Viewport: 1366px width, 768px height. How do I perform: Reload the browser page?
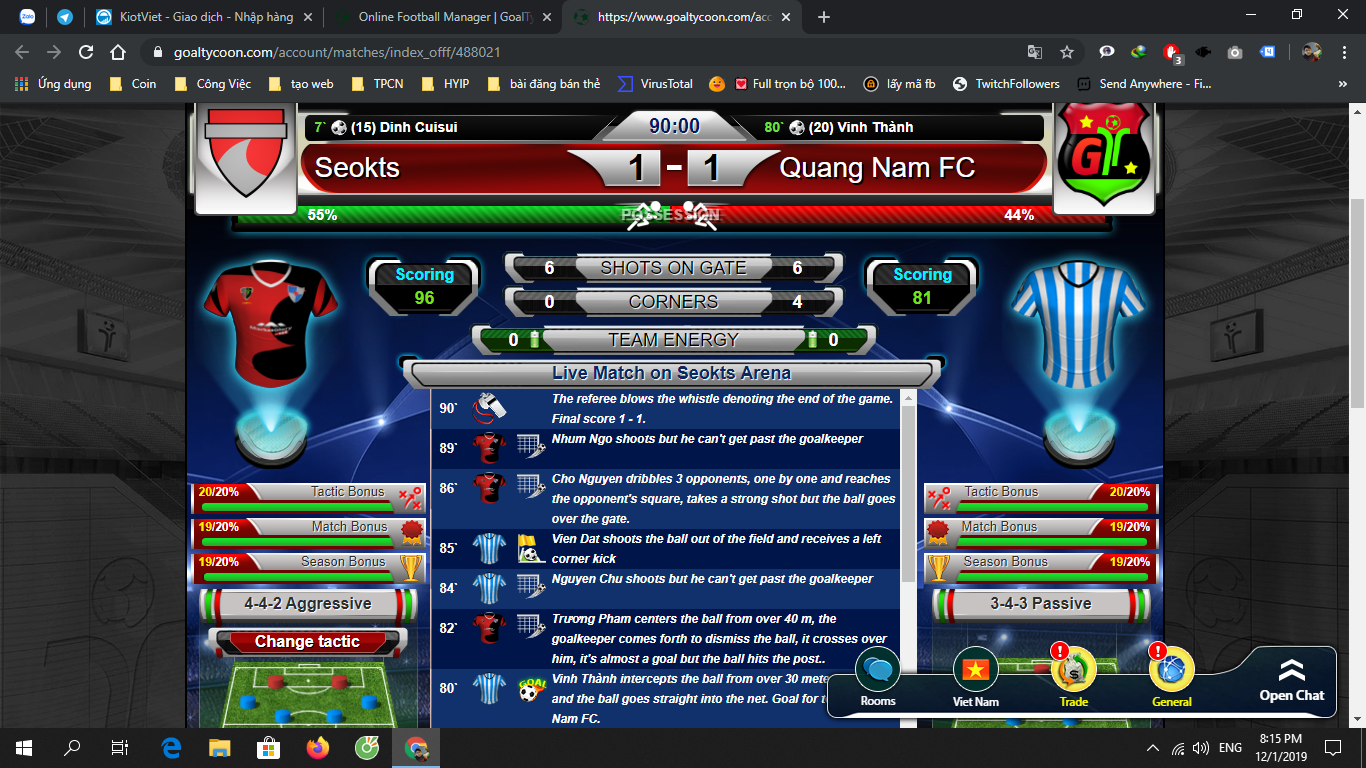pyautogui.click(x=86, y=52)
